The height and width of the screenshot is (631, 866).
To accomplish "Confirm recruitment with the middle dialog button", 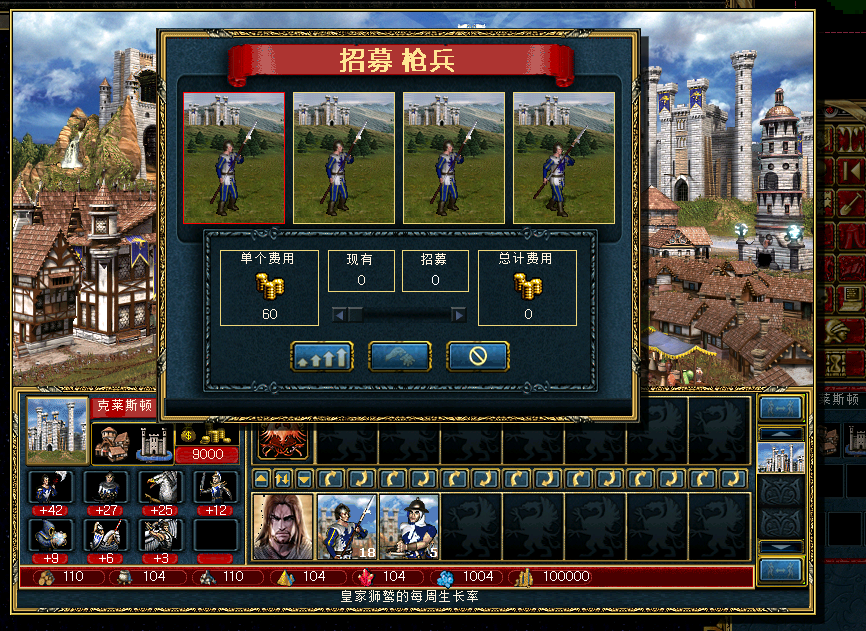I will (x=400, y=356).
